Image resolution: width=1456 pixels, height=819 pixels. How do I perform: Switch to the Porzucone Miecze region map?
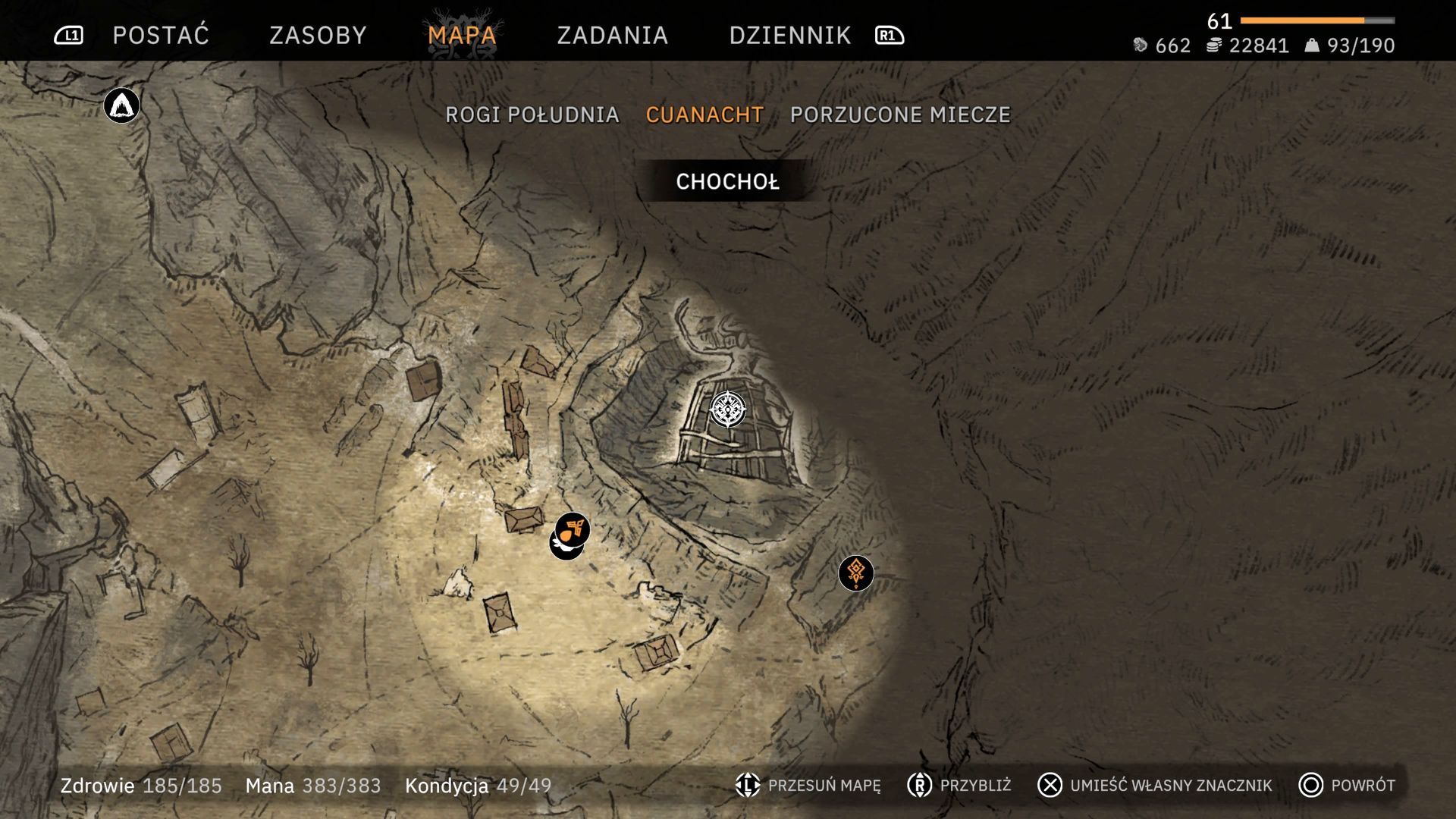900,115
